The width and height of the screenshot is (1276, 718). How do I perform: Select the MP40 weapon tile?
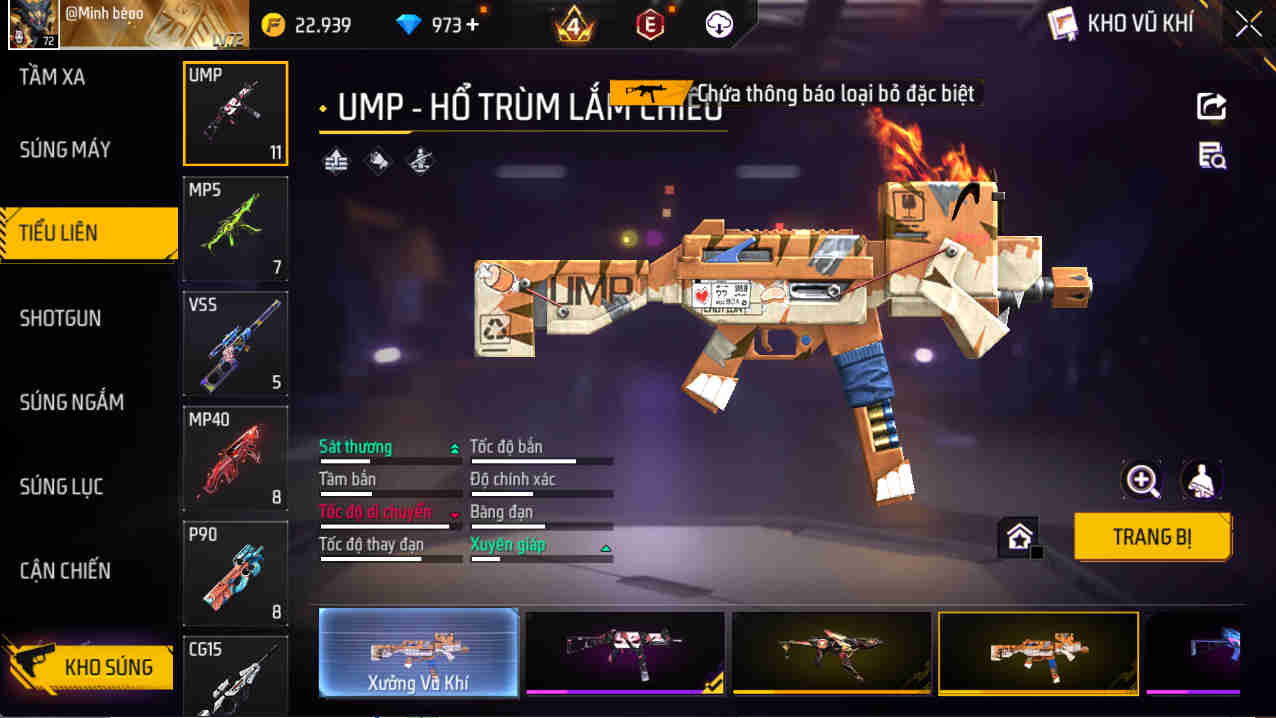(235, 457)
